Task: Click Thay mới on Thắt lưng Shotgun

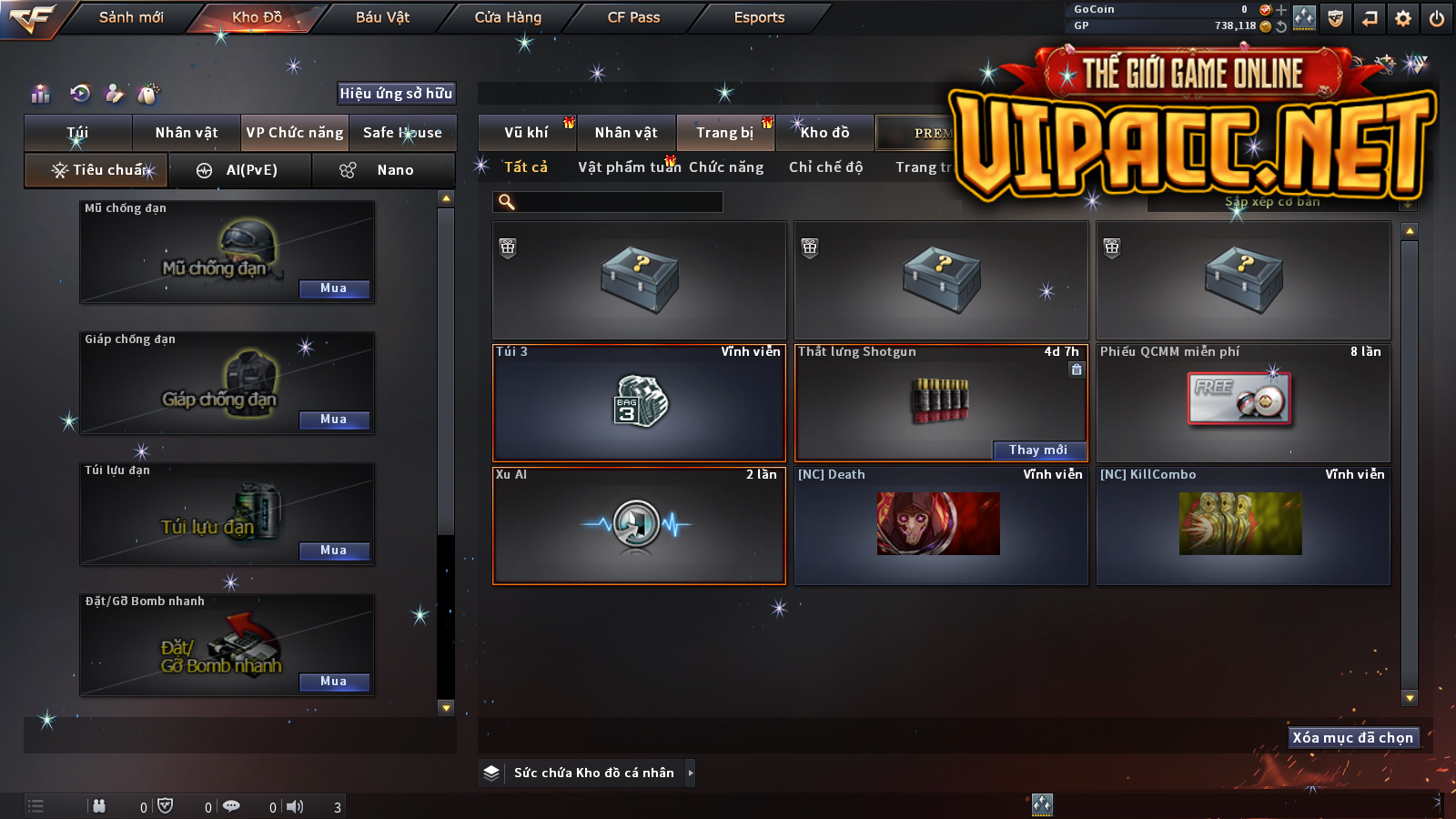Action: 1038,450
